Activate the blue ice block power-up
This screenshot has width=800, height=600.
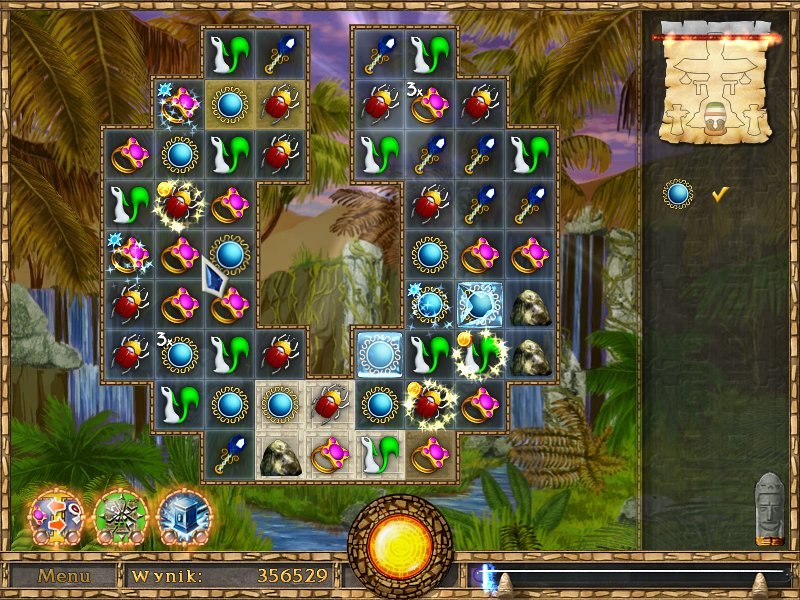tap(183, 513)
